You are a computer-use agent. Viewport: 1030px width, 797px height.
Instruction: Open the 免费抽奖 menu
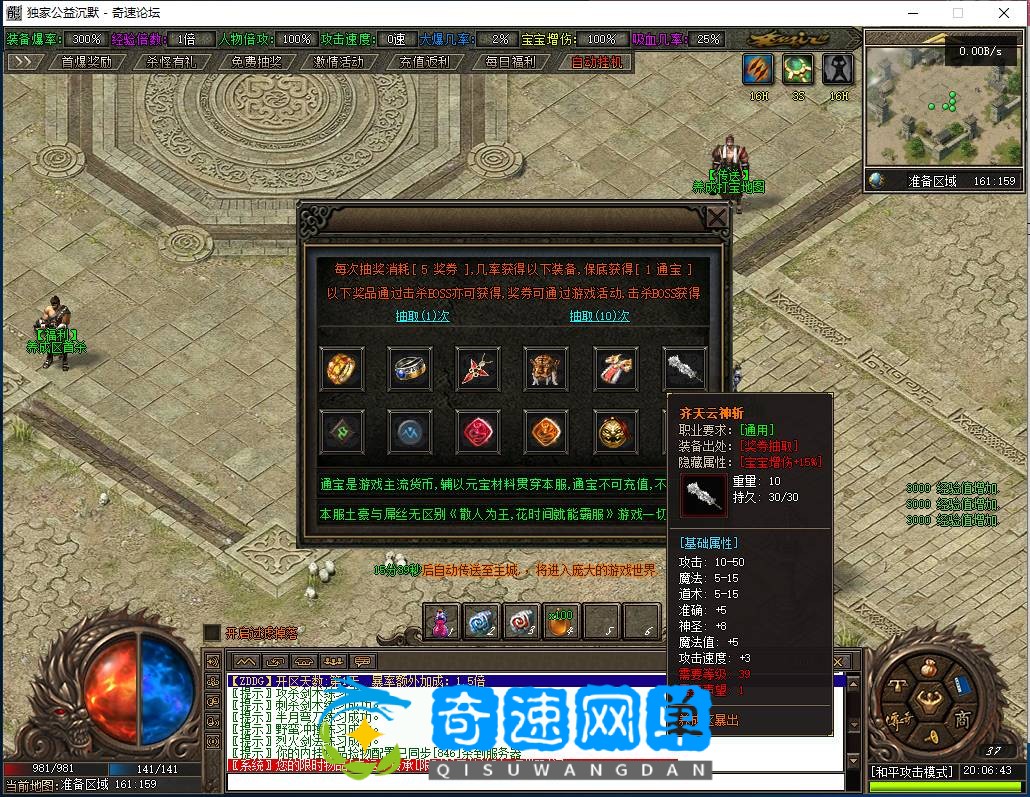tap(256, 61)
